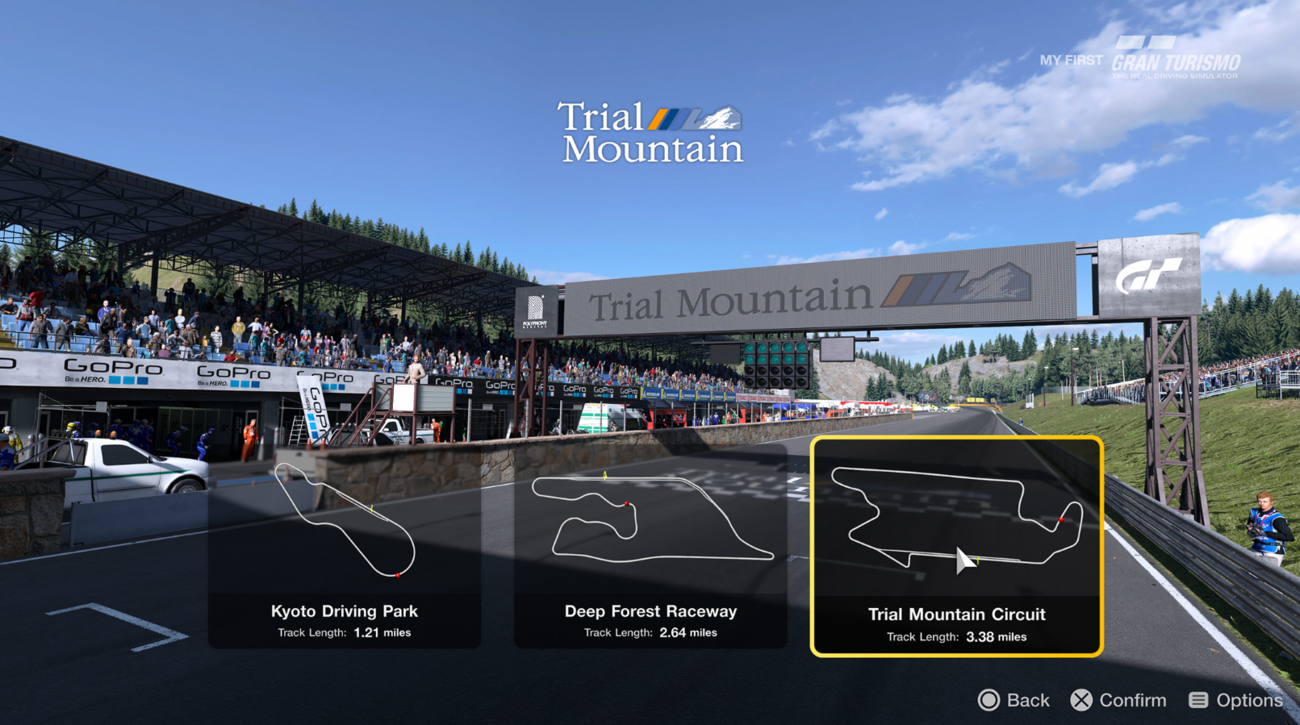The width and height of the screenshot is (1300, 725).
Task: Select the highlighted Trial Mountain Circuit card
Action: coord(956,545)
